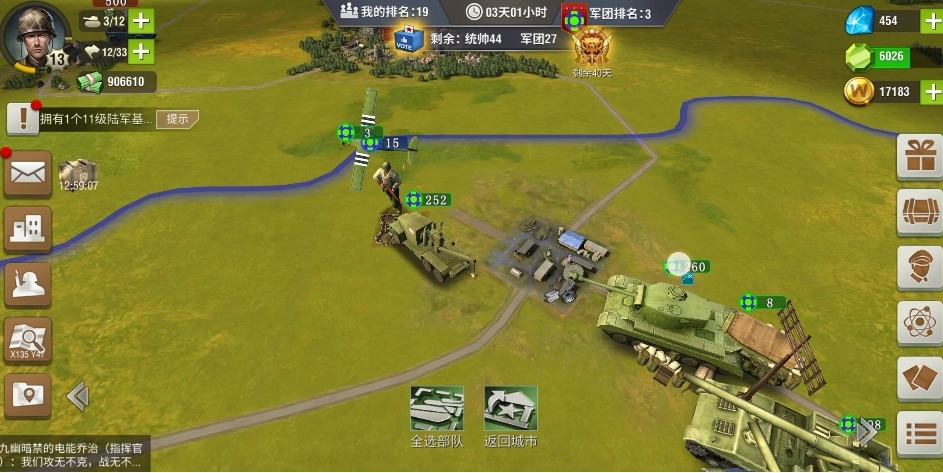943x473 pixels.
Task: Collapse the left sidebar with the arrow
Action: (x=78, y=397)
